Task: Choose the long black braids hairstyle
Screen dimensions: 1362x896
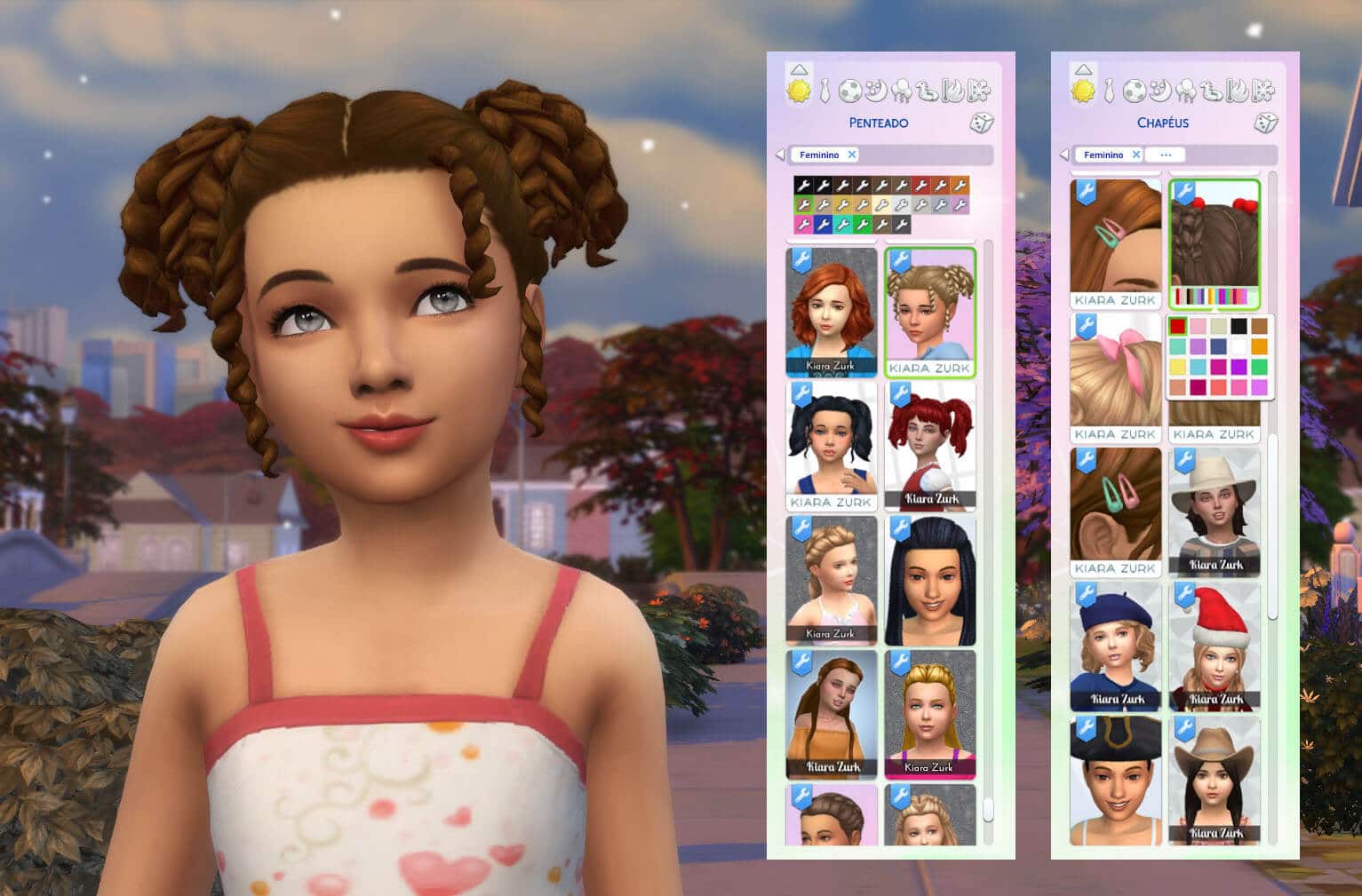Action: click(x=929, y=579)
